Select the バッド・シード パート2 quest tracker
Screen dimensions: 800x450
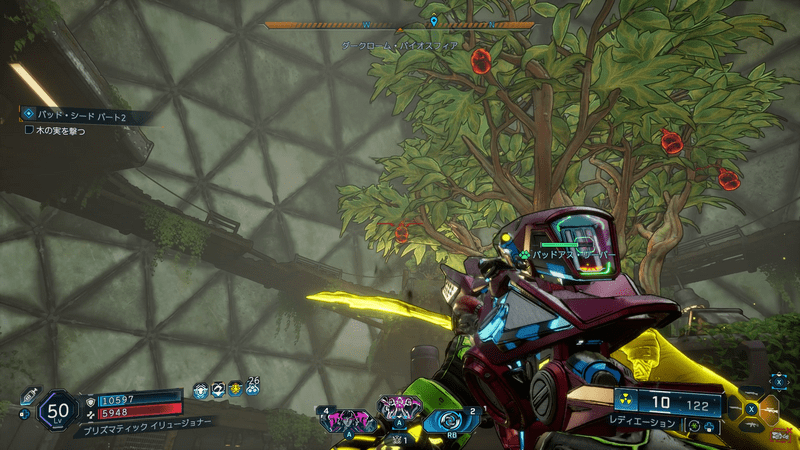click(x=82, y=116)
